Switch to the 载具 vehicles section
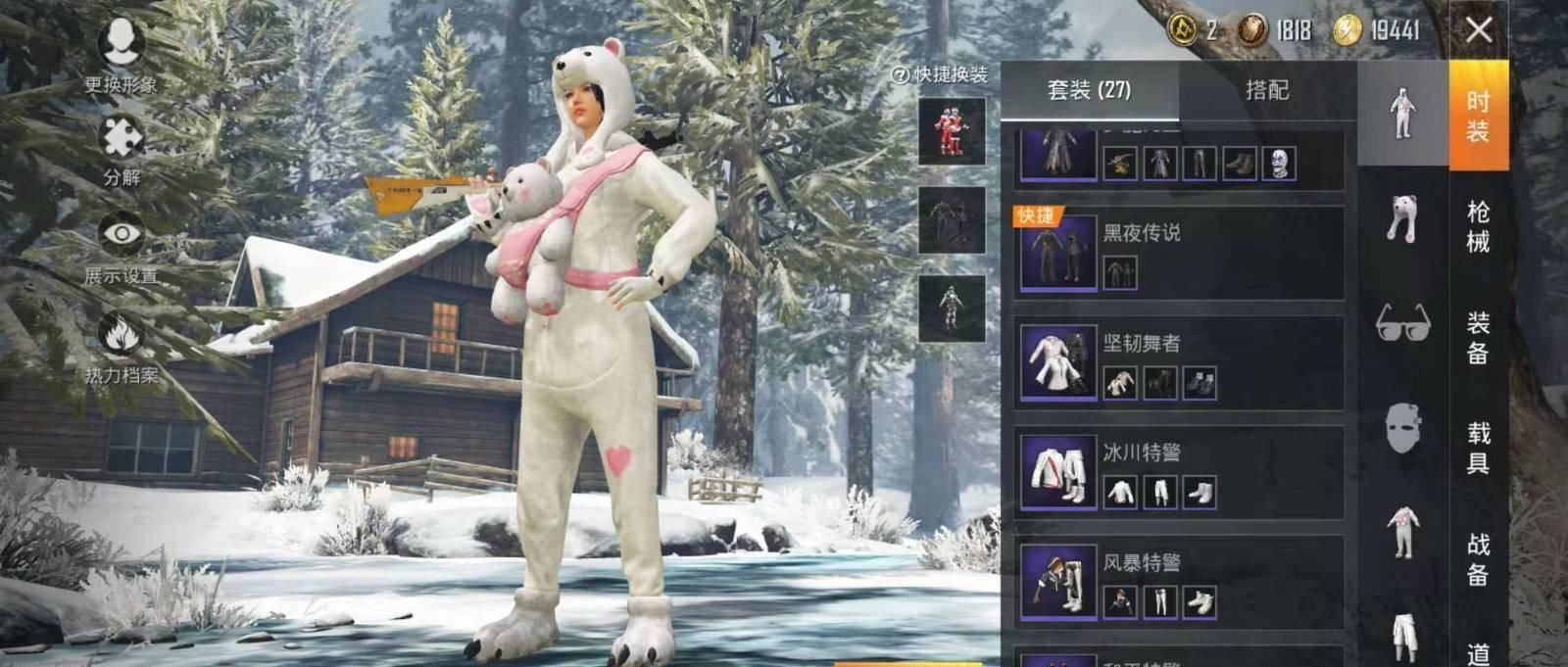This screenshot has height=667, width=1568. tap(1478, 448)
